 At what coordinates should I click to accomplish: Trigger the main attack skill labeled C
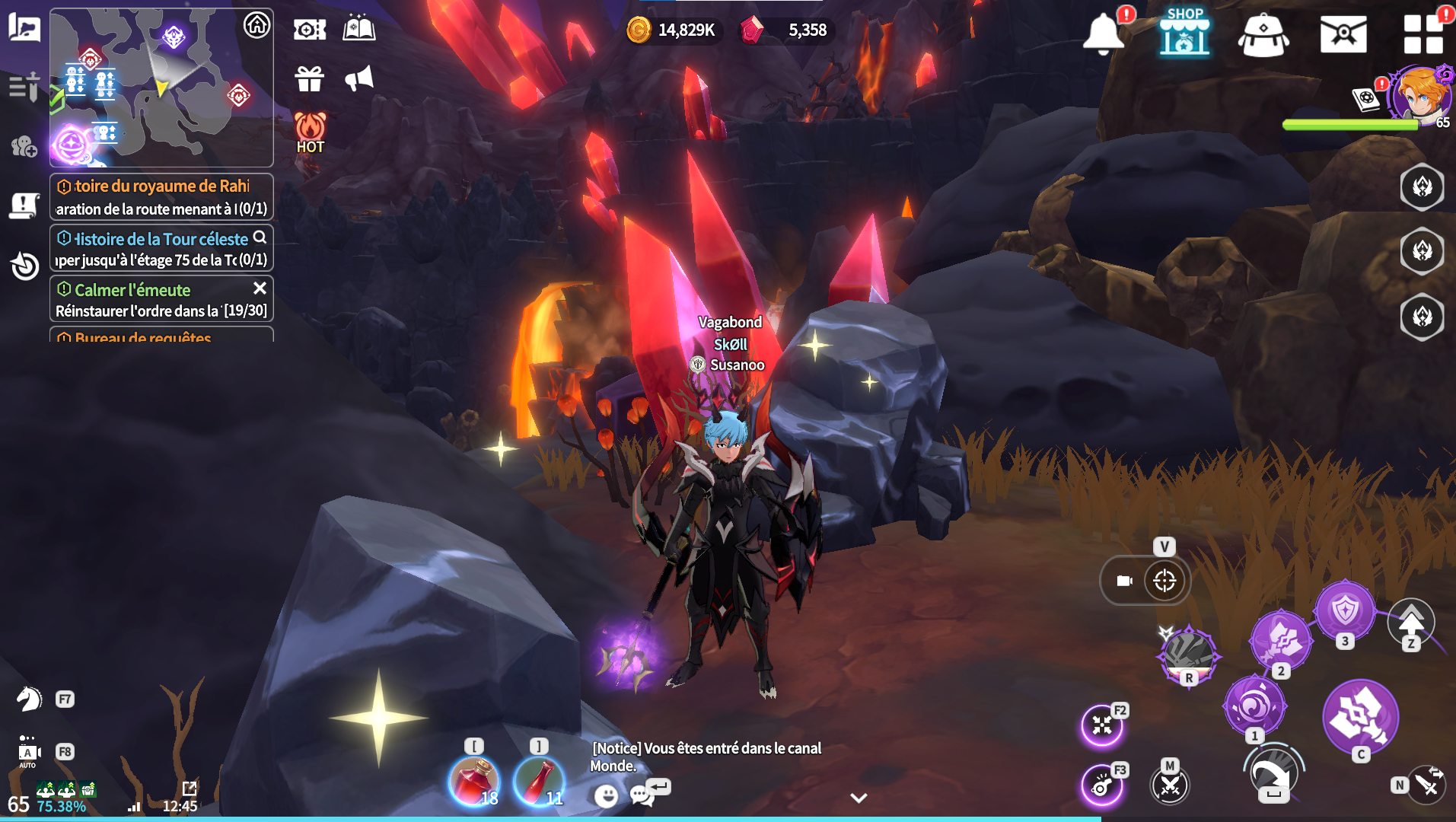[x=1360, y=717]
